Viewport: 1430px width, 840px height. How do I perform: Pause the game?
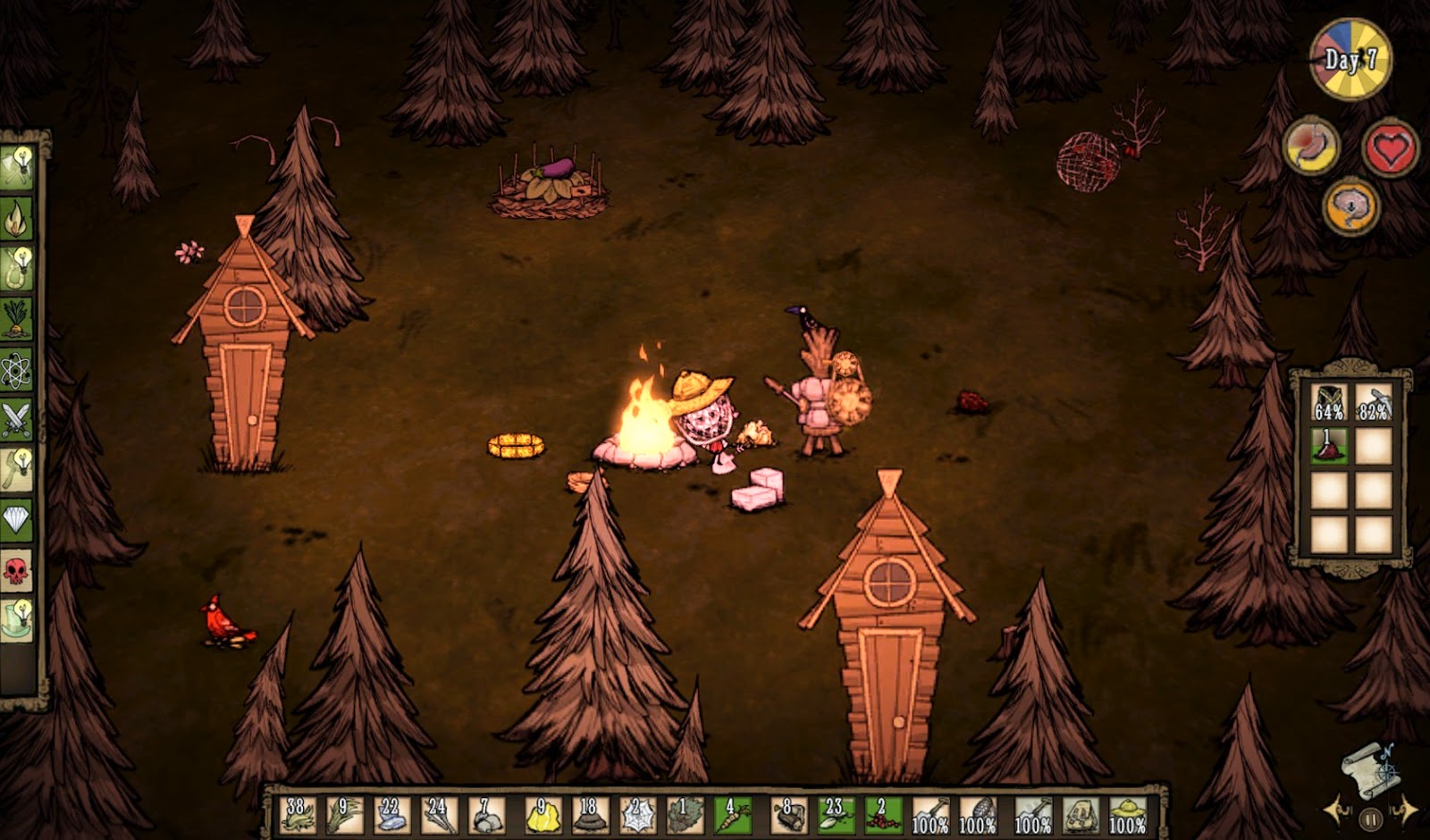[x=1370, y=818]
